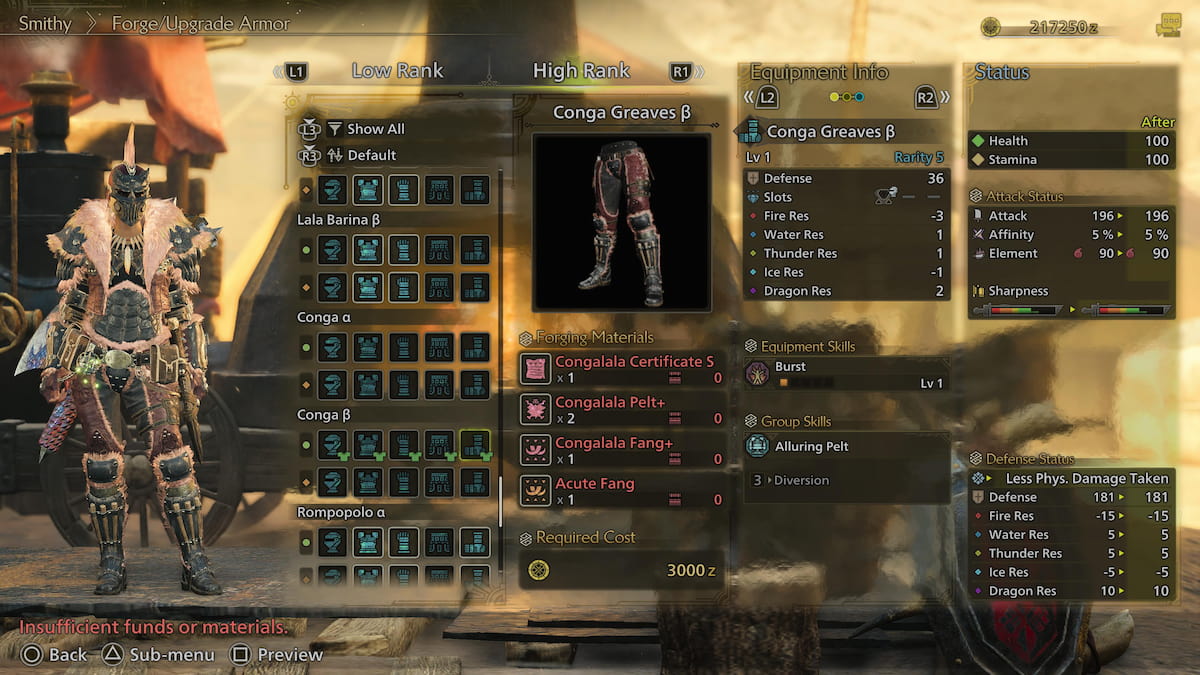Choose the Congalala Pelt+ material row
This screenshot has height=675, width=1200.
tap(621, 410)
